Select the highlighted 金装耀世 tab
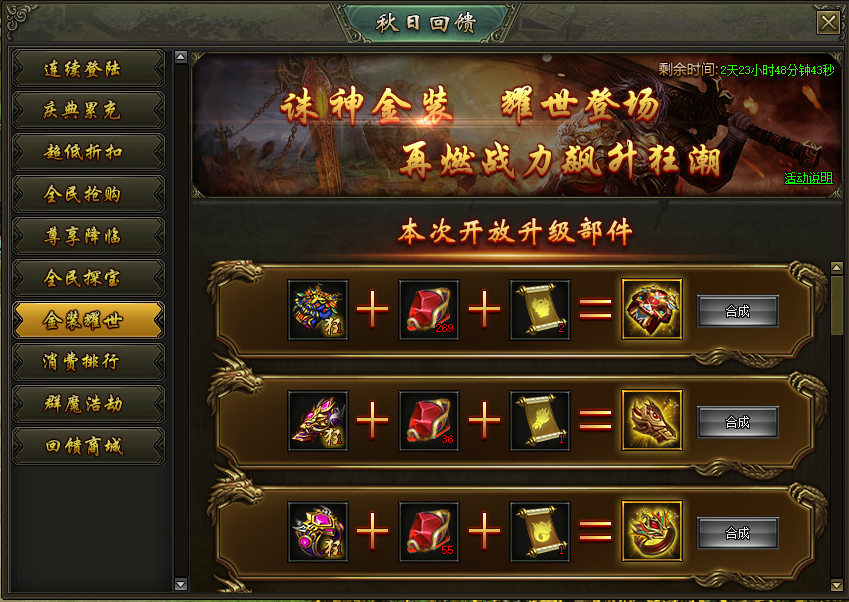 (x=87, y=320)
